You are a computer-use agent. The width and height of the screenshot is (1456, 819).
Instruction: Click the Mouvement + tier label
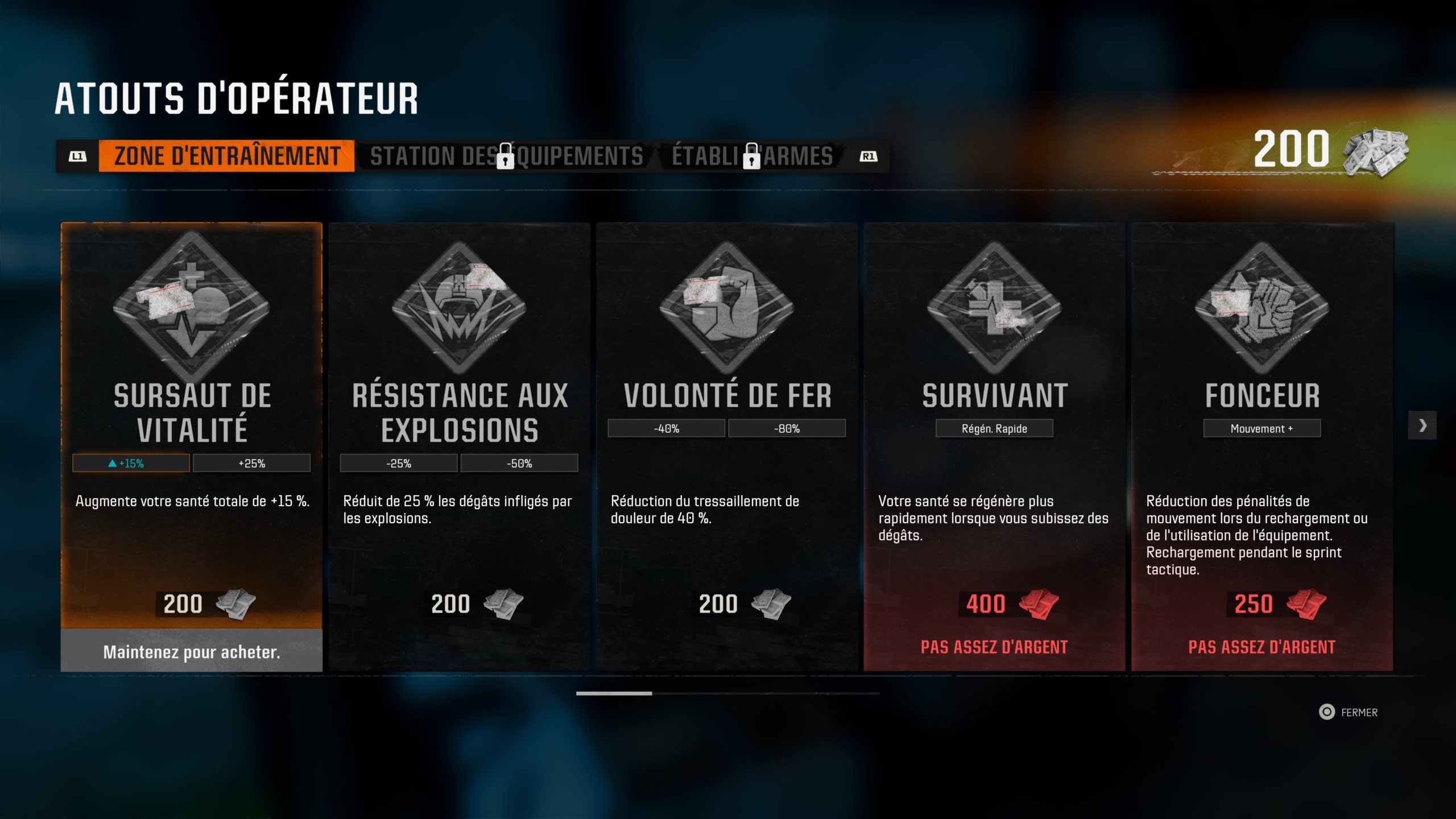pos(1261,428)
